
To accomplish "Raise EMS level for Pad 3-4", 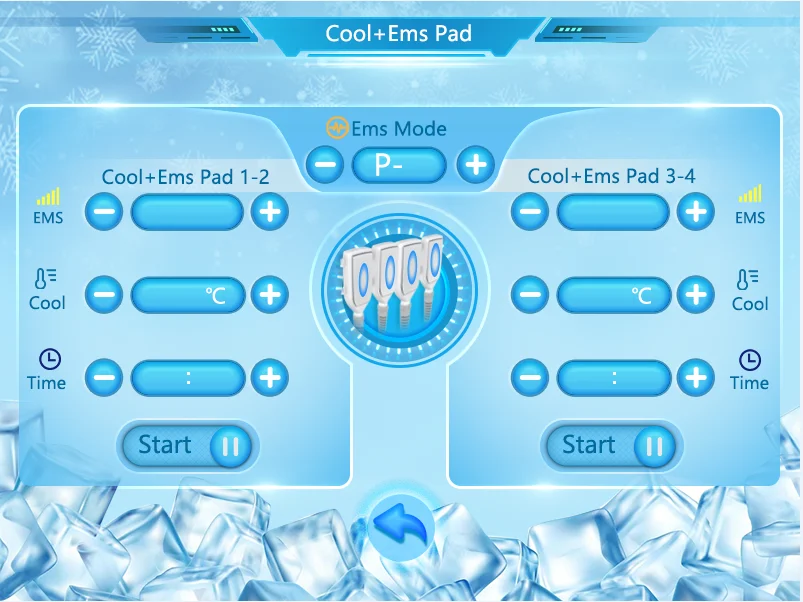I will 695,212.
